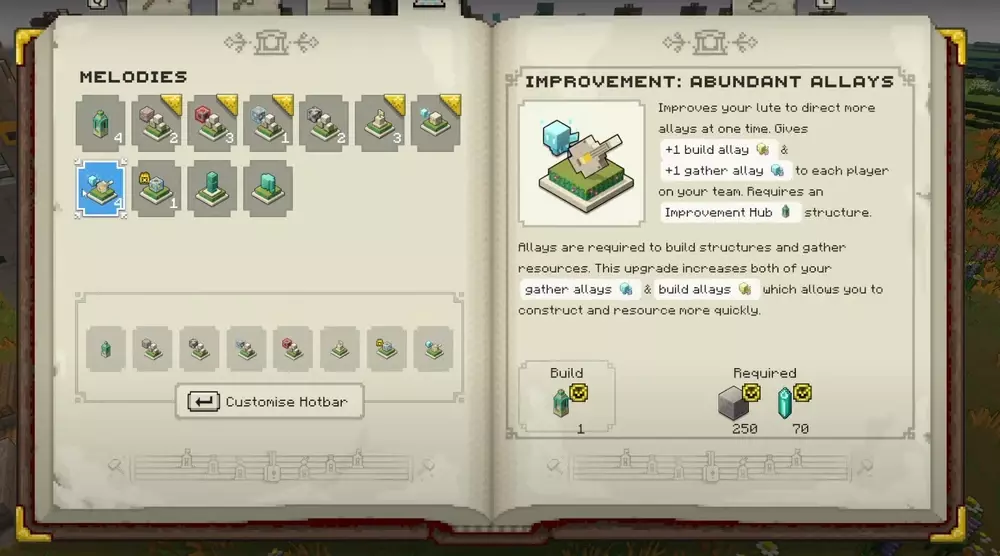Select the diamond improvement melody
Viewport: 1000px width, 556px height.
coord(268,123)
